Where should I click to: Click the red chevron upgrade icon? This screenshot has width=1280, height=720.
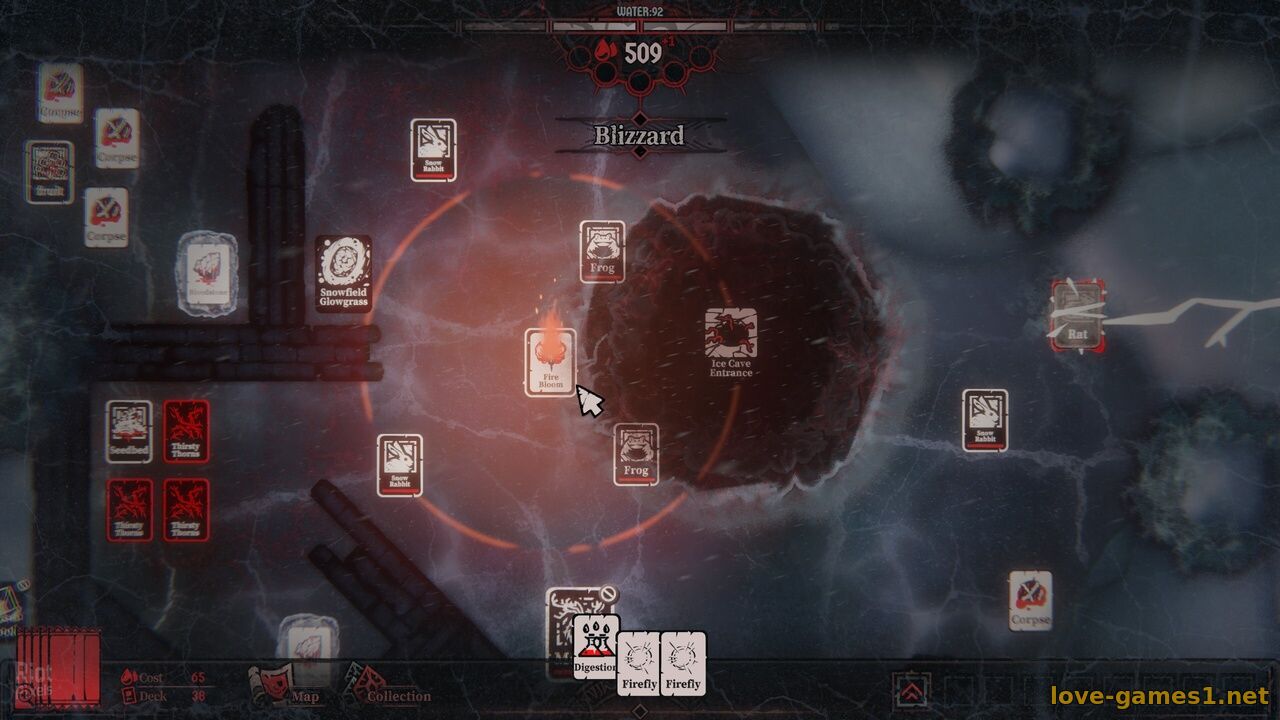point(911,689)
